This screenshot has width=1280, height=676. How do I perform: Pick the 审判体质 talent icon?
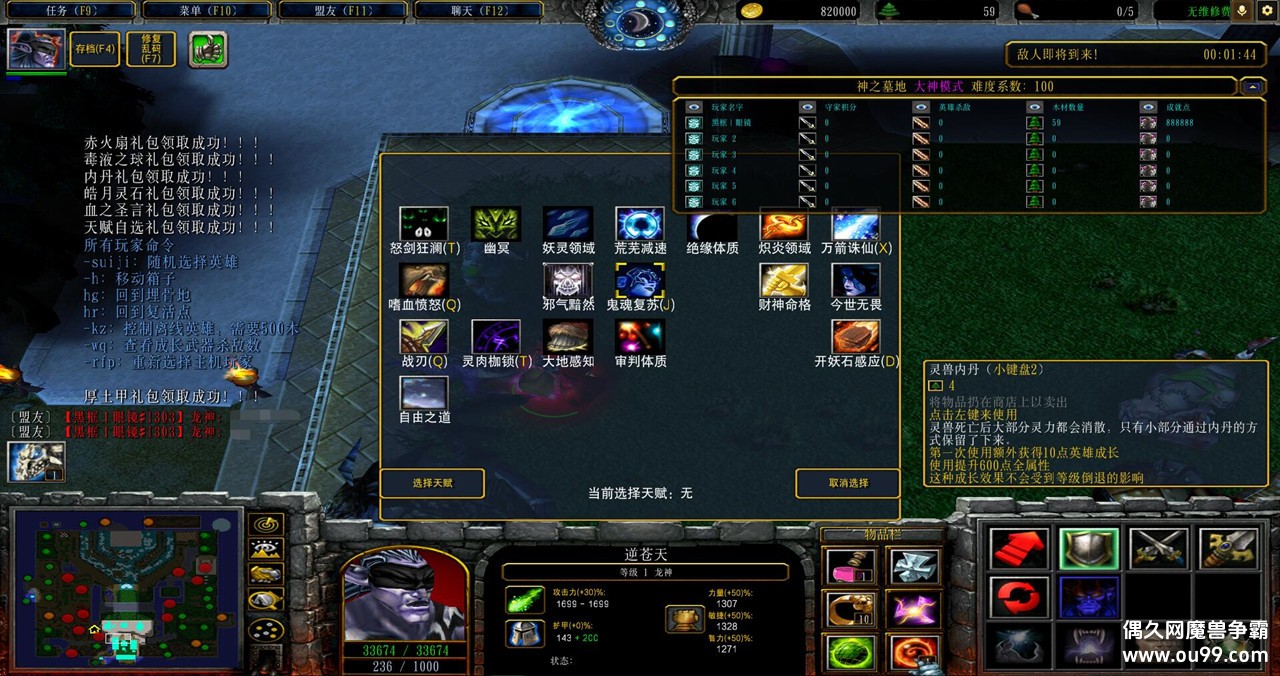coord(640,337)
